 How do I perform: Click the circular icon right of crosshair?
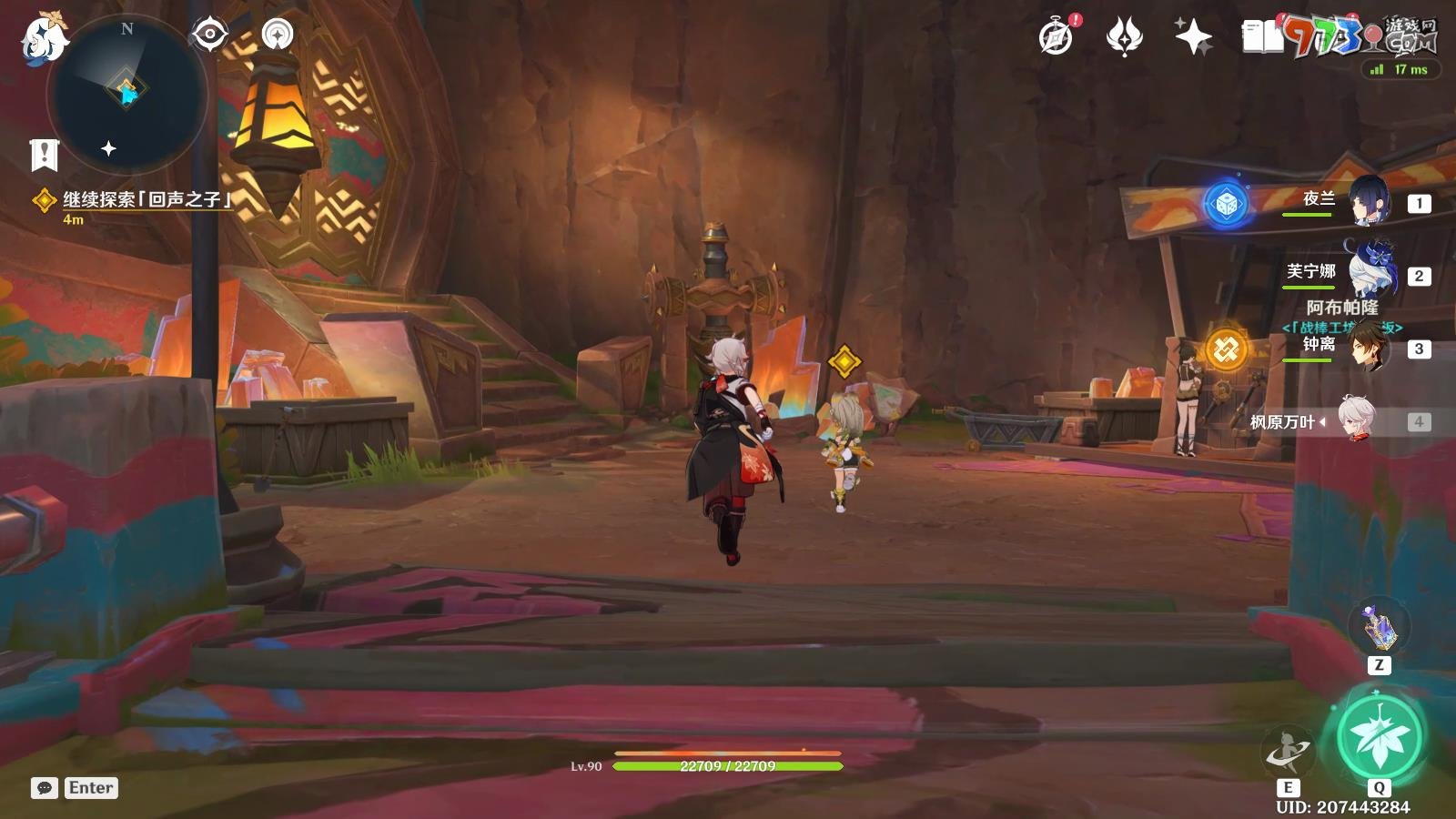coord(278,35)
